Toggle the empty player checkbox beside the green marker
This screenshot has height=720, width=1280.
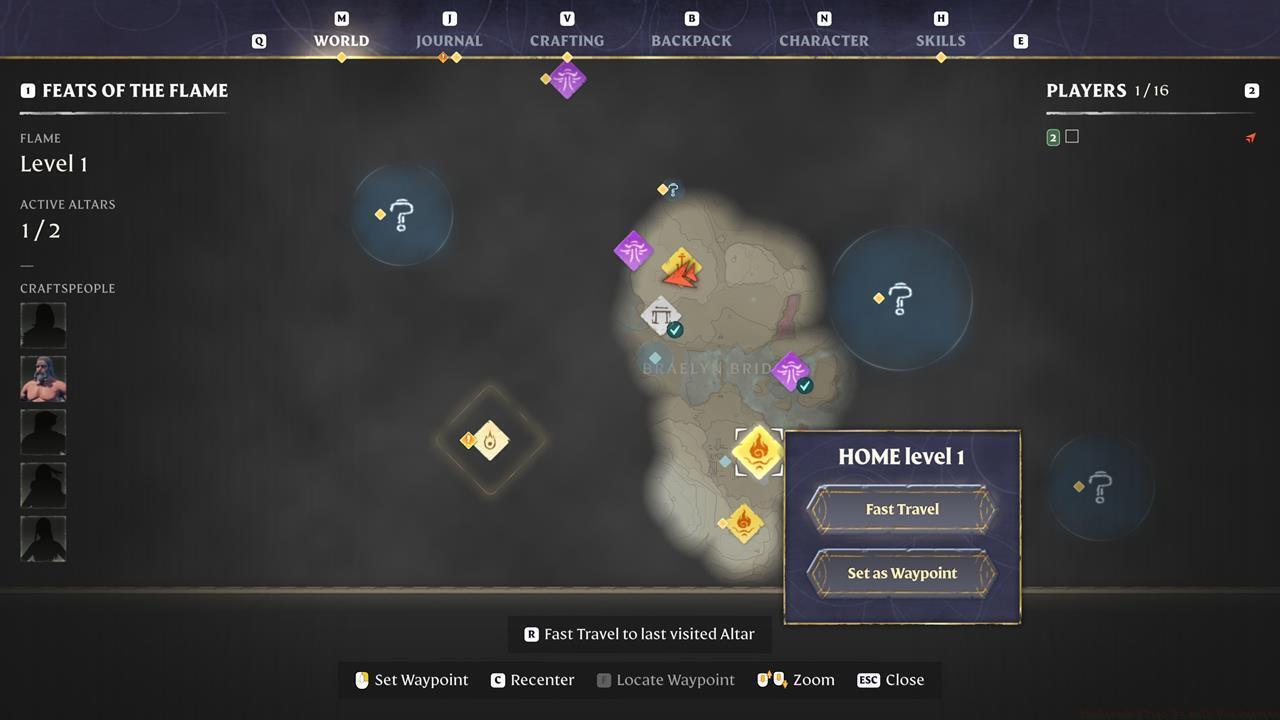click(x=1072, y=136)
